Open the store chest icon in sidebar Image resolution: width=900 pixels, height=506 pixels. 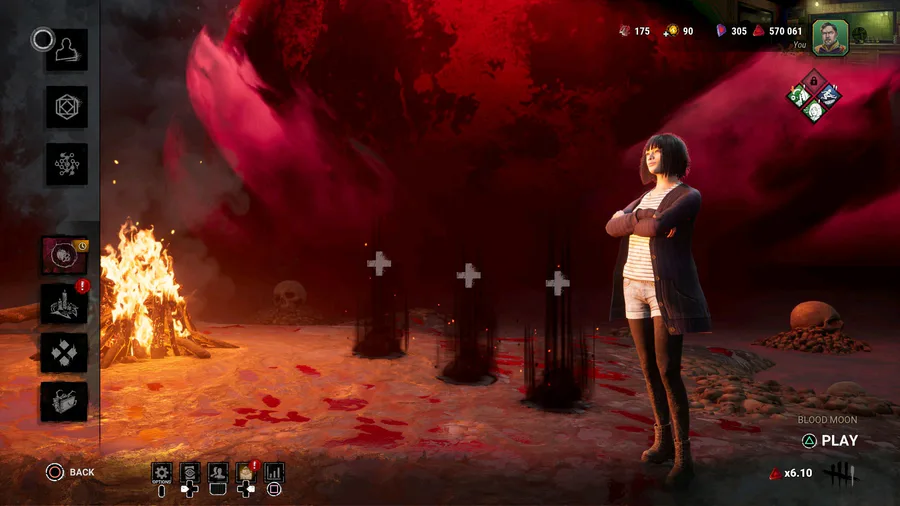point(64,401)
